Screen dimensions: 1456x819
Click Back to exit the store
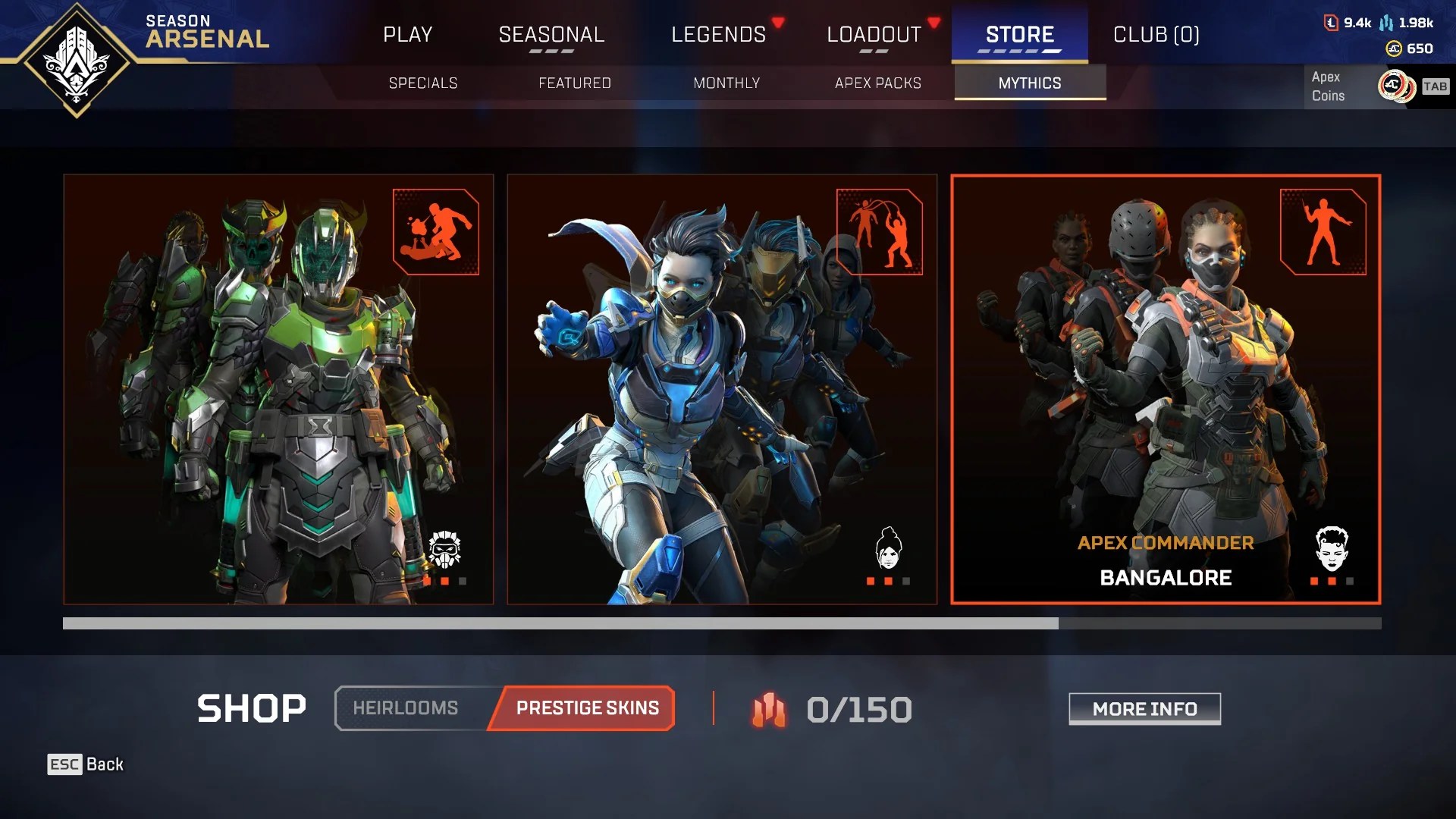coord(86,764)
